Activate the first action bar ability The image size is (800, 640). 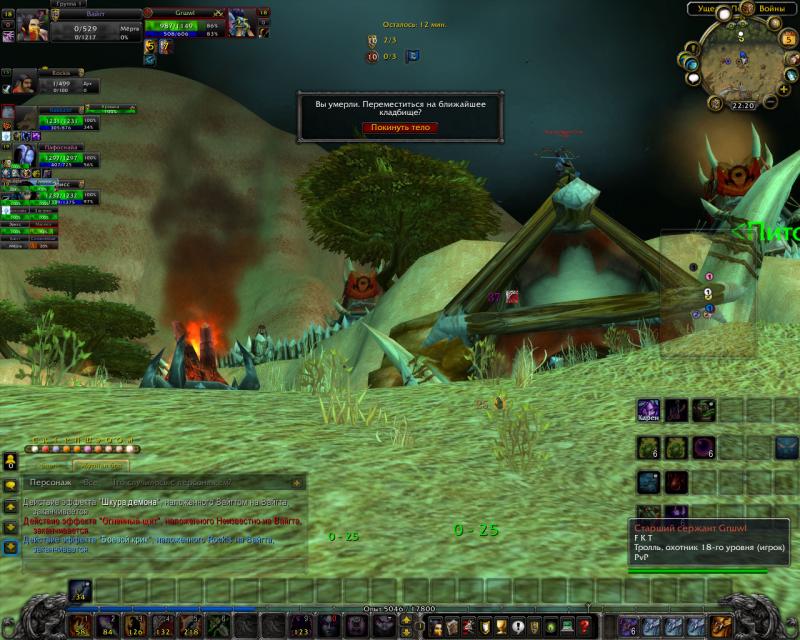(x=80, y=628)
